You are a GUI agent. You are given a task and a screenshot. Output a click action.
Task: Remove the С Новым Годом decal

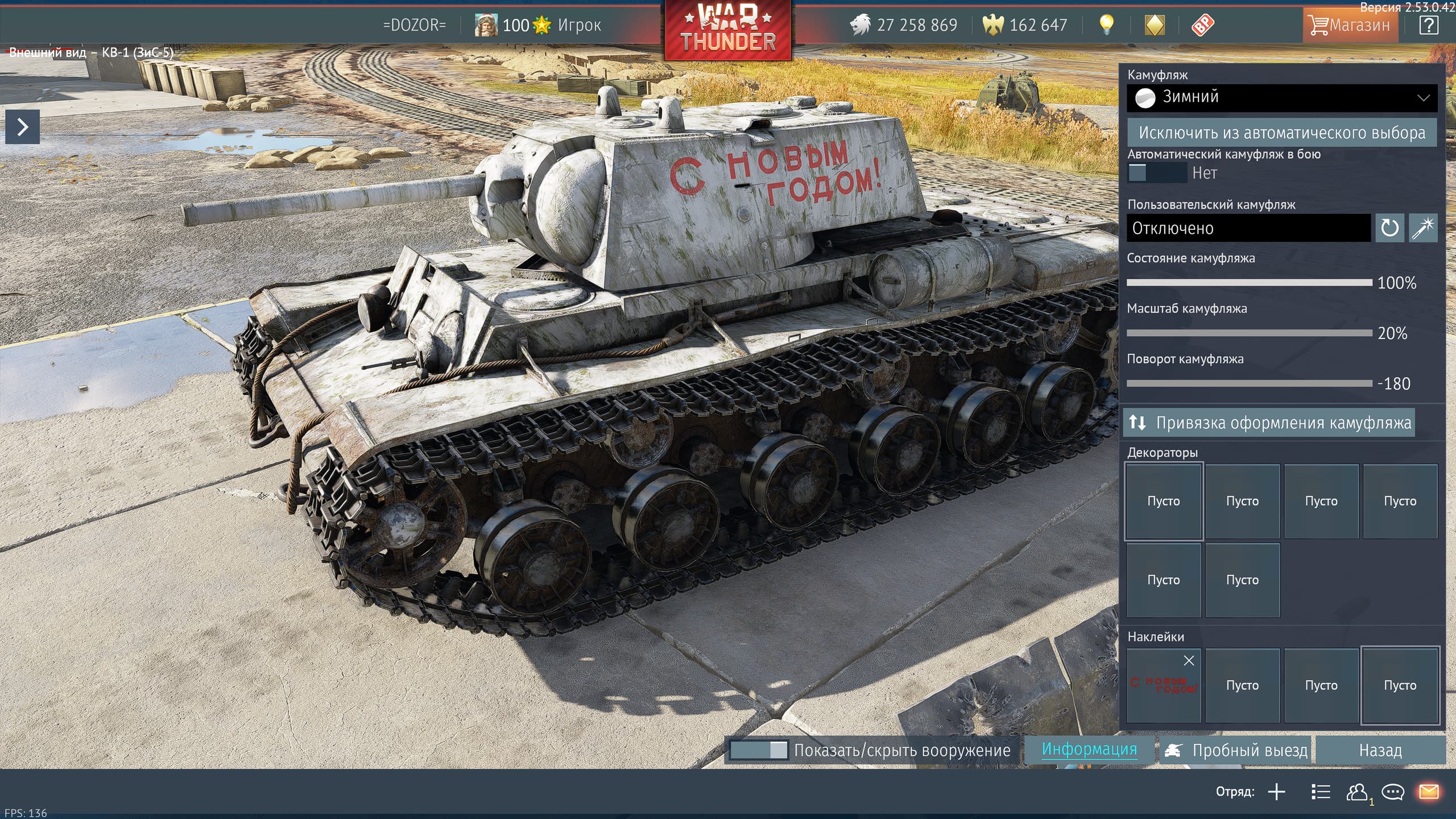[x=1189, y=661]
